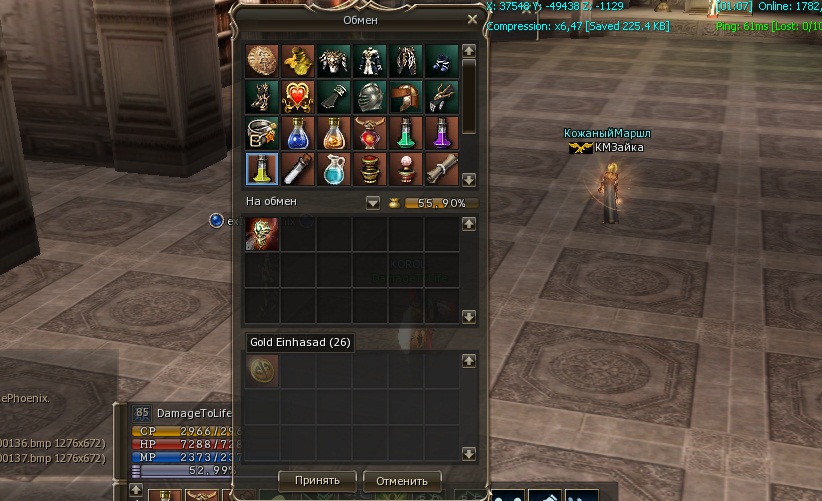
Task: Select the highlighted yellow potion flask
Action: (262, 168)
